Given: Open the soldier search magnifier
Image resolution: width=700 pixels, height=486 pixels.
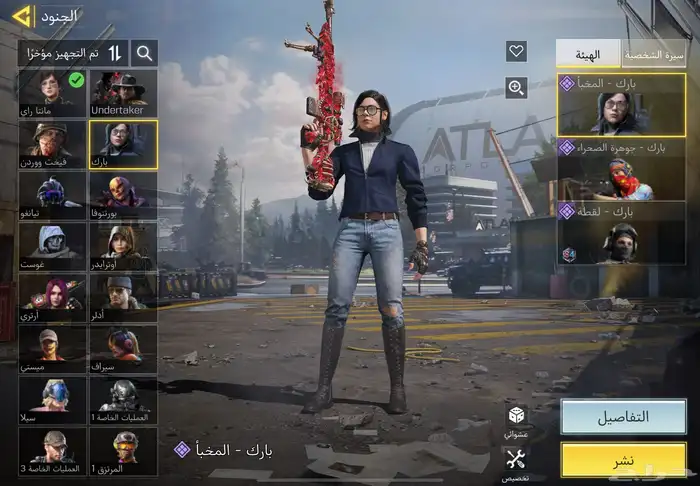Looking at the screenshot, I should pos(145,53).
